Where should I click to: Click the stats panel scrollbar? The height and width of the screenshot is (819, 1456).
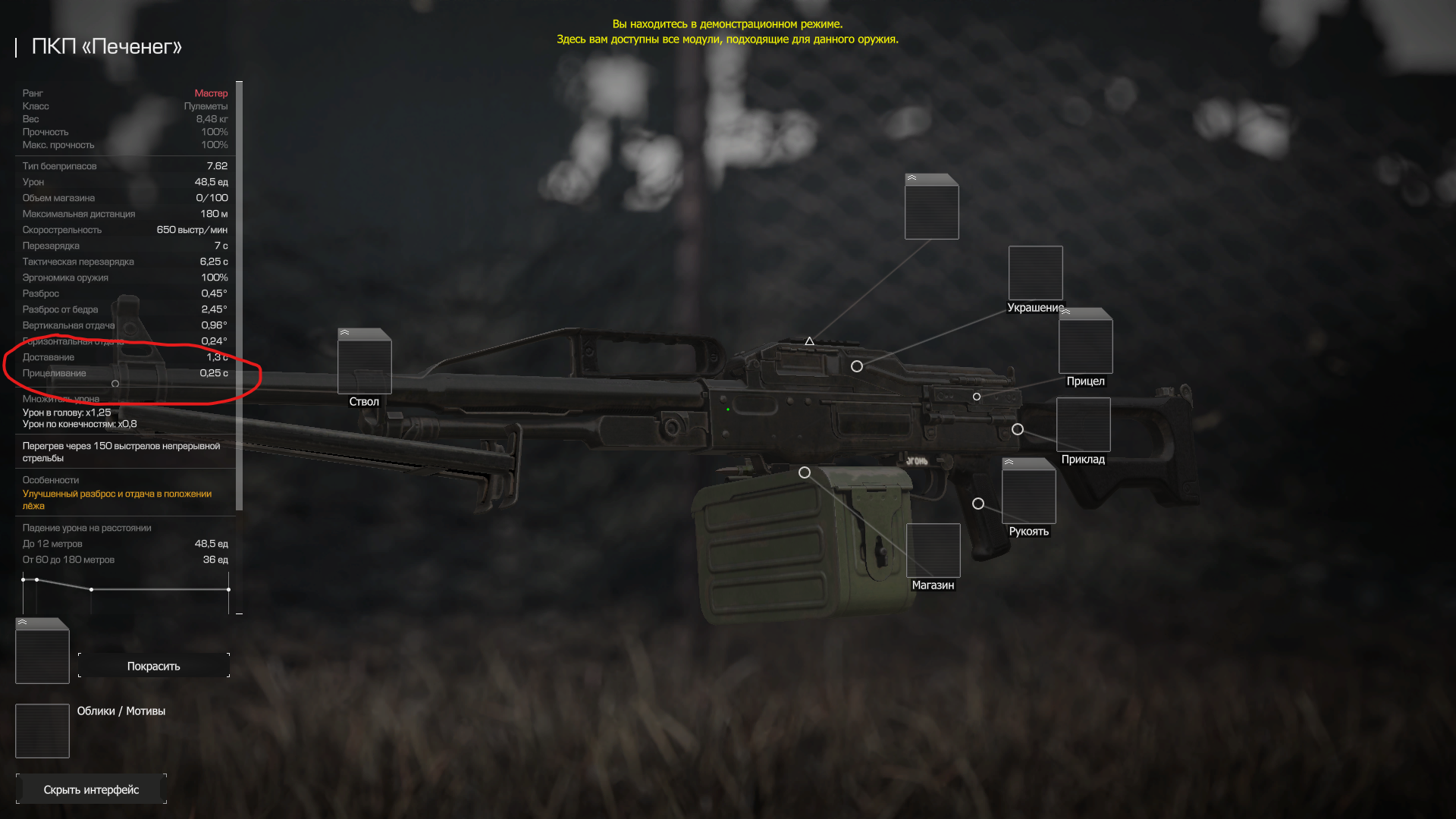tap(240, 296)
